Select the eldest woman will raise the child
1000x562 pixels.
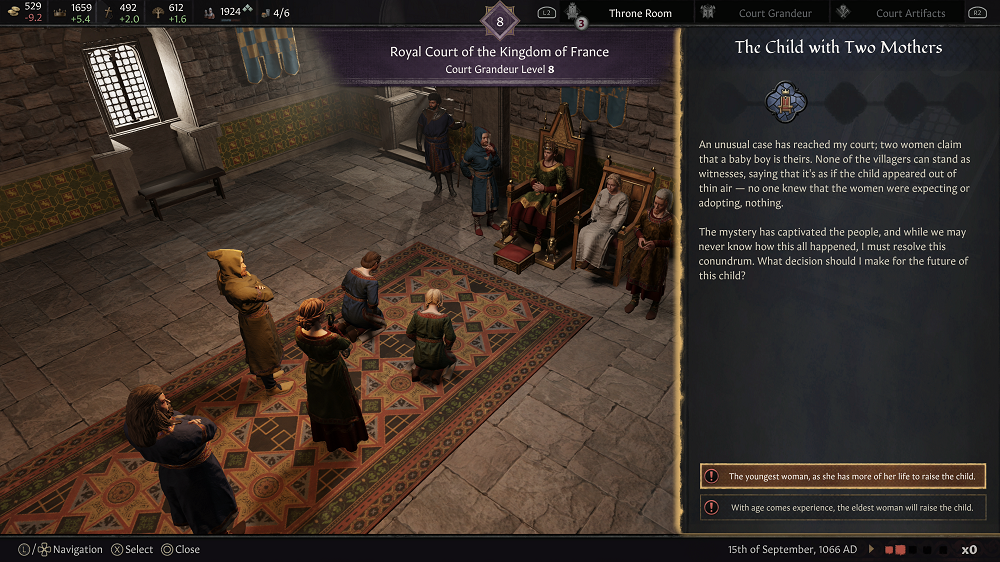coord(843,507)
